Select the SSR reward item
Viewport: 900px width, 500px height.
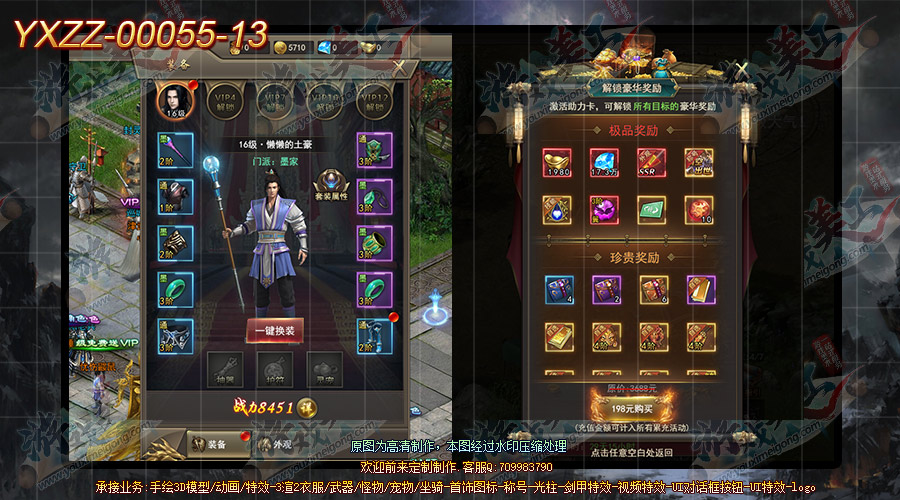click(652, 162)
